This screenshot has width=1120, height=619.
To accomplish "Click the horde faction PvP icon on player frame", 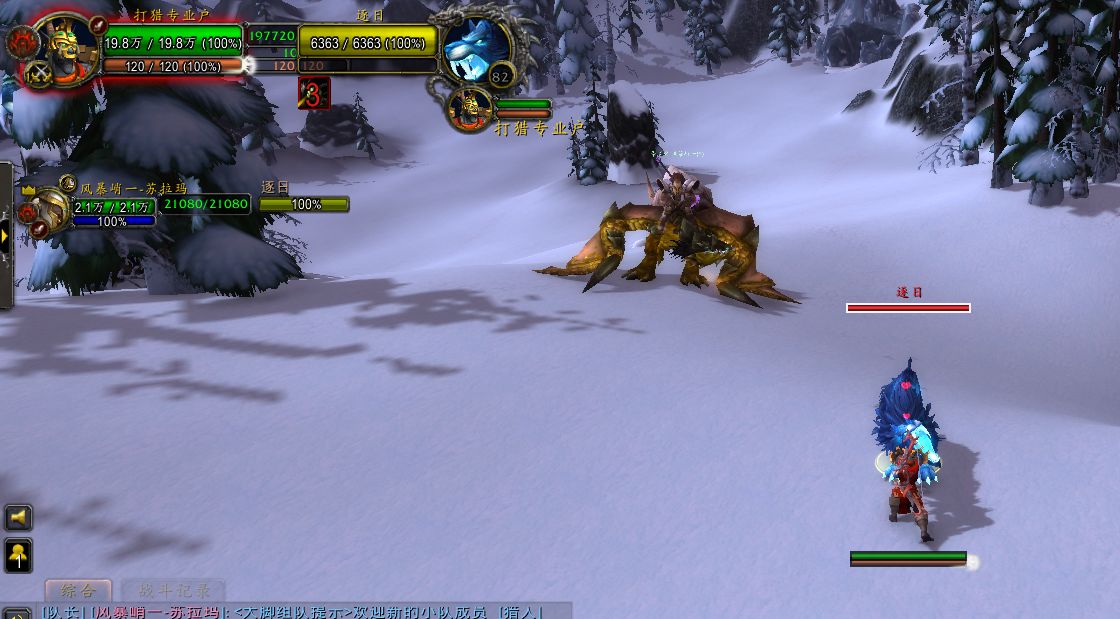I will (x=20, y=42).
